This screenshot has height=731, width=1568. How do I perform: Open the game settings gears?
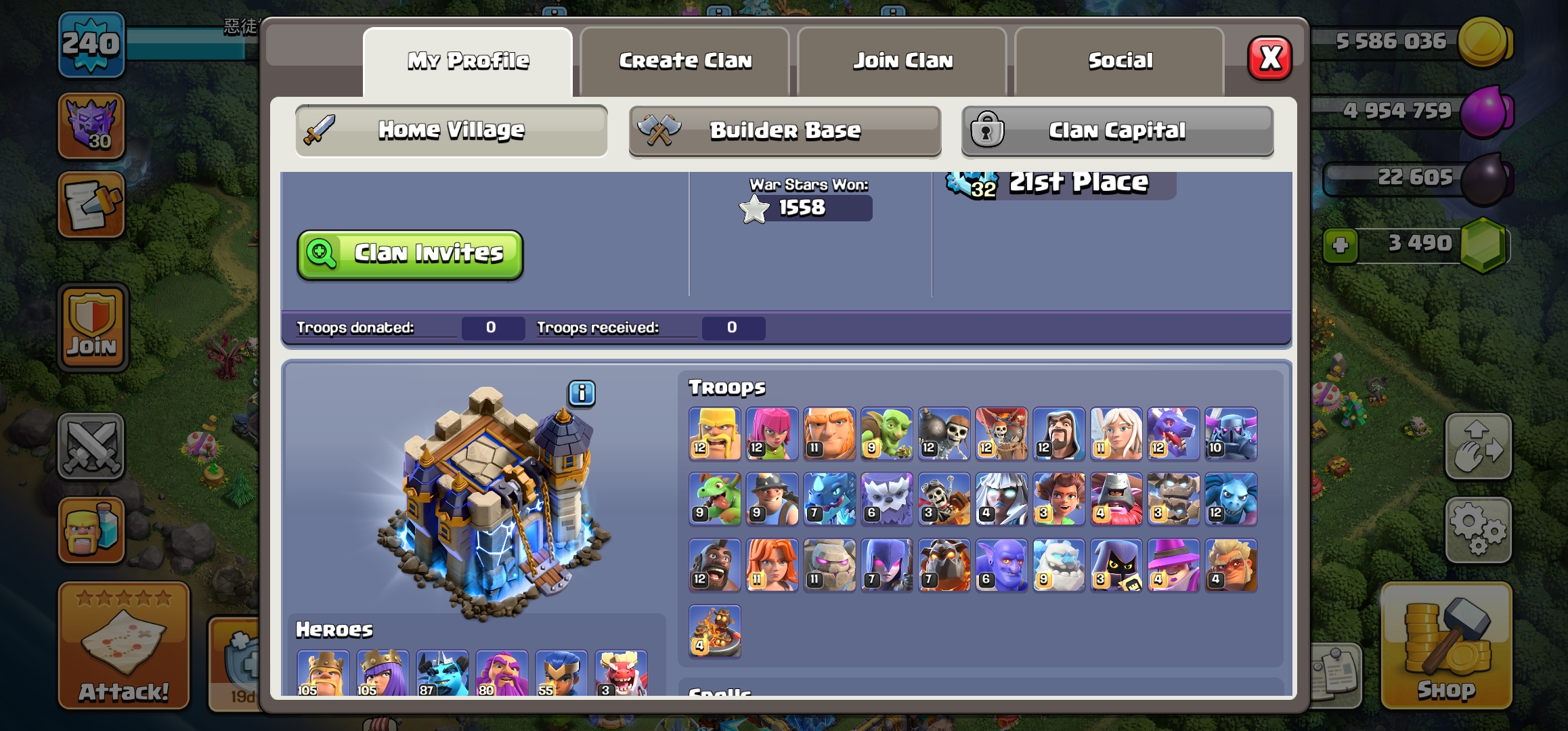point(1478,530)
